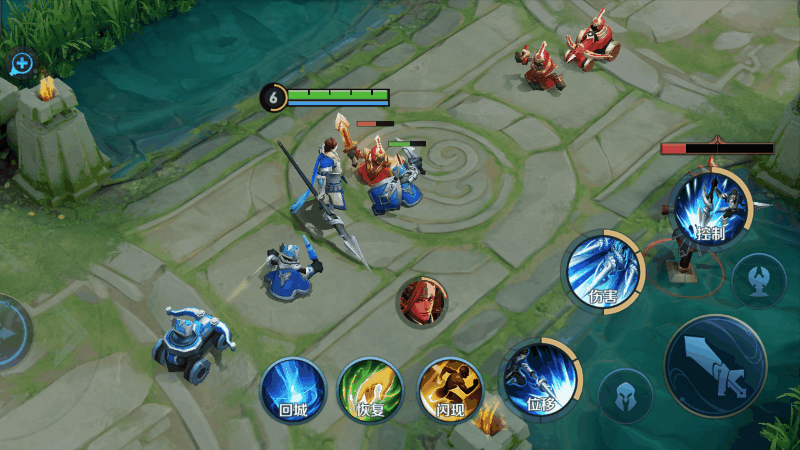The height and width of the screenshot is (450, 800).
Task: Choose the attack-tower button
Action: click(758, 280)
